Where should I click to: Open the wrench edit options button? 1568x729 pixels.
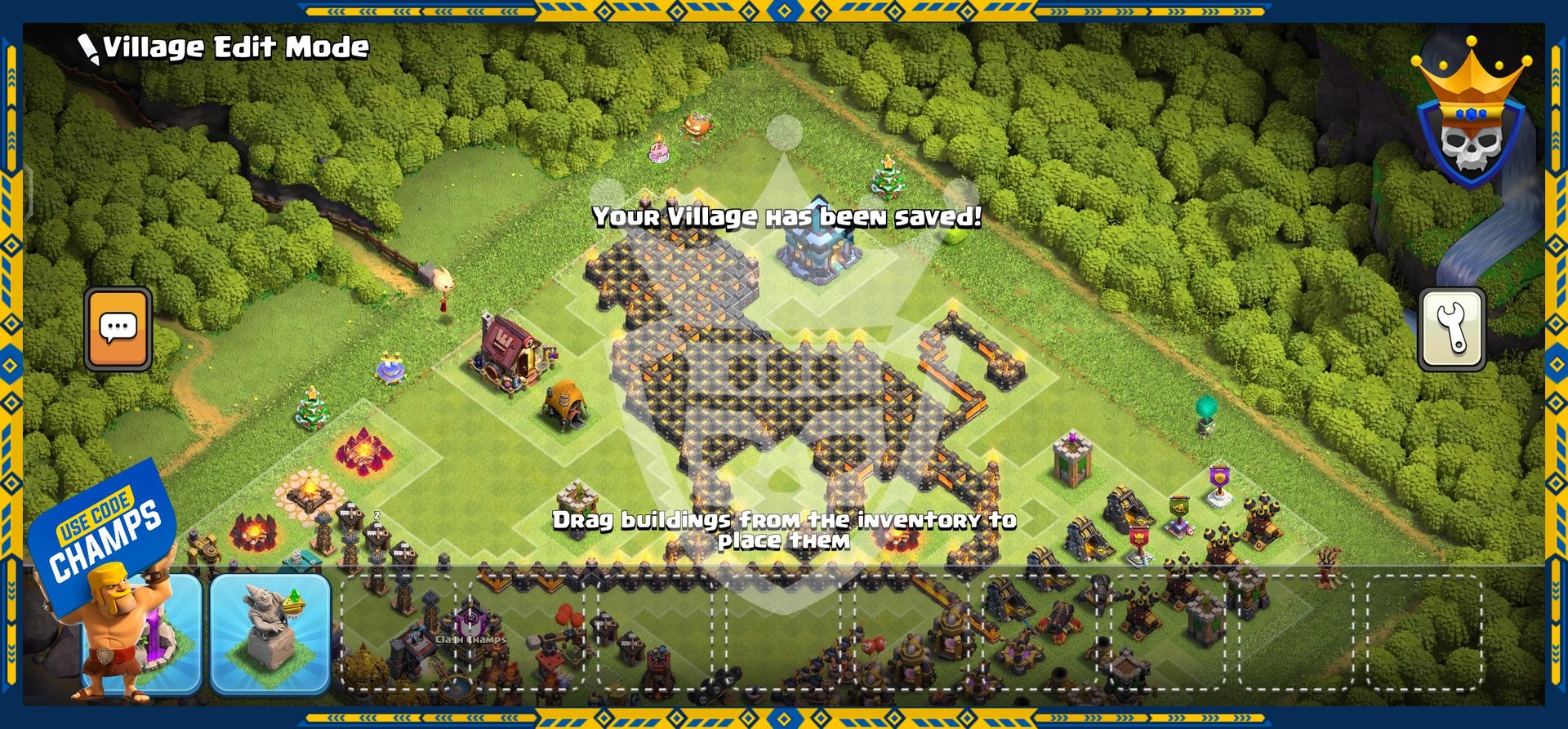(x=1451, y=329)
